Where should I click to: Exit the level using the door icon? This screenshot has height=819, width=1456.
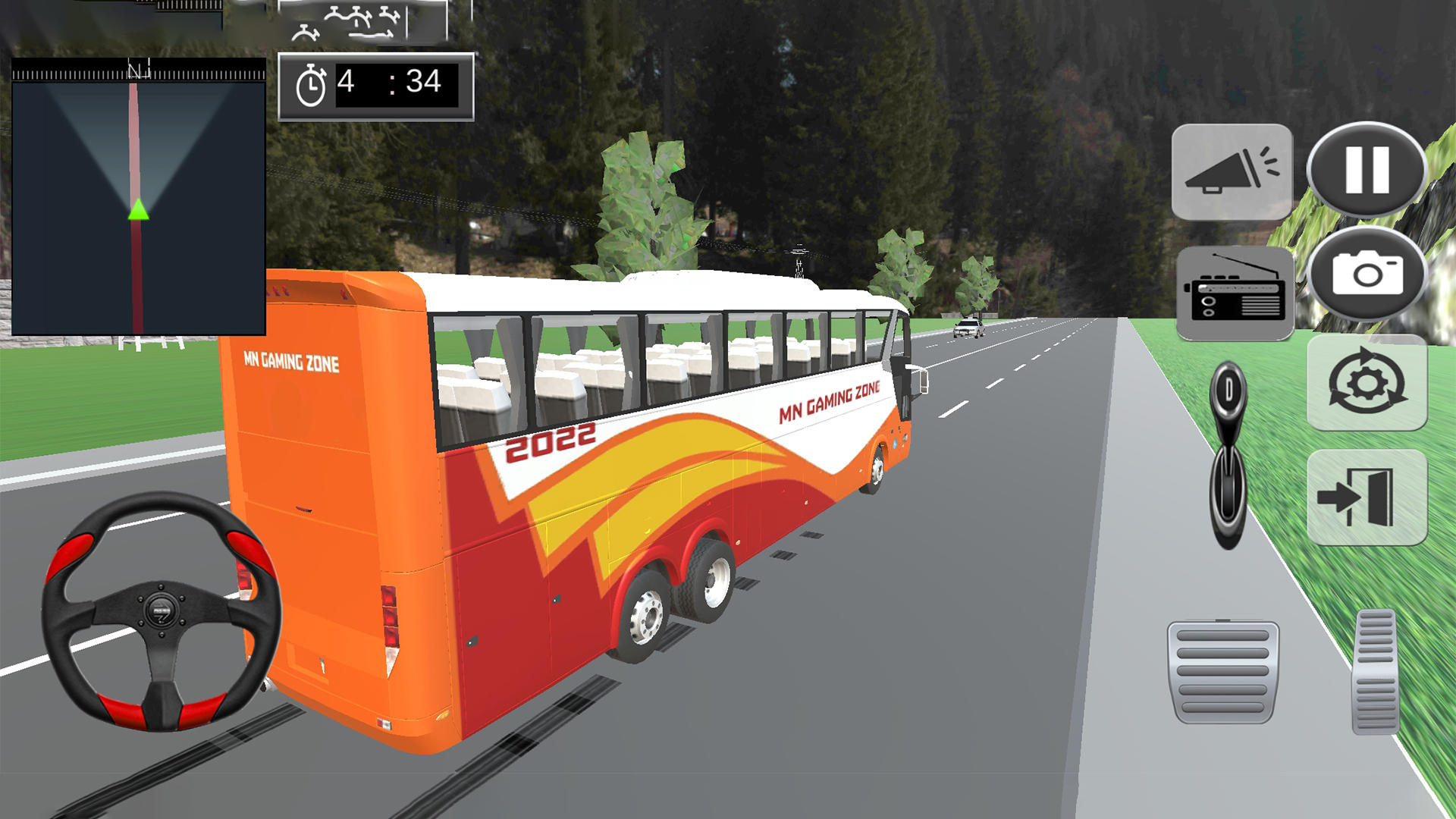[x=1367, y=494]
